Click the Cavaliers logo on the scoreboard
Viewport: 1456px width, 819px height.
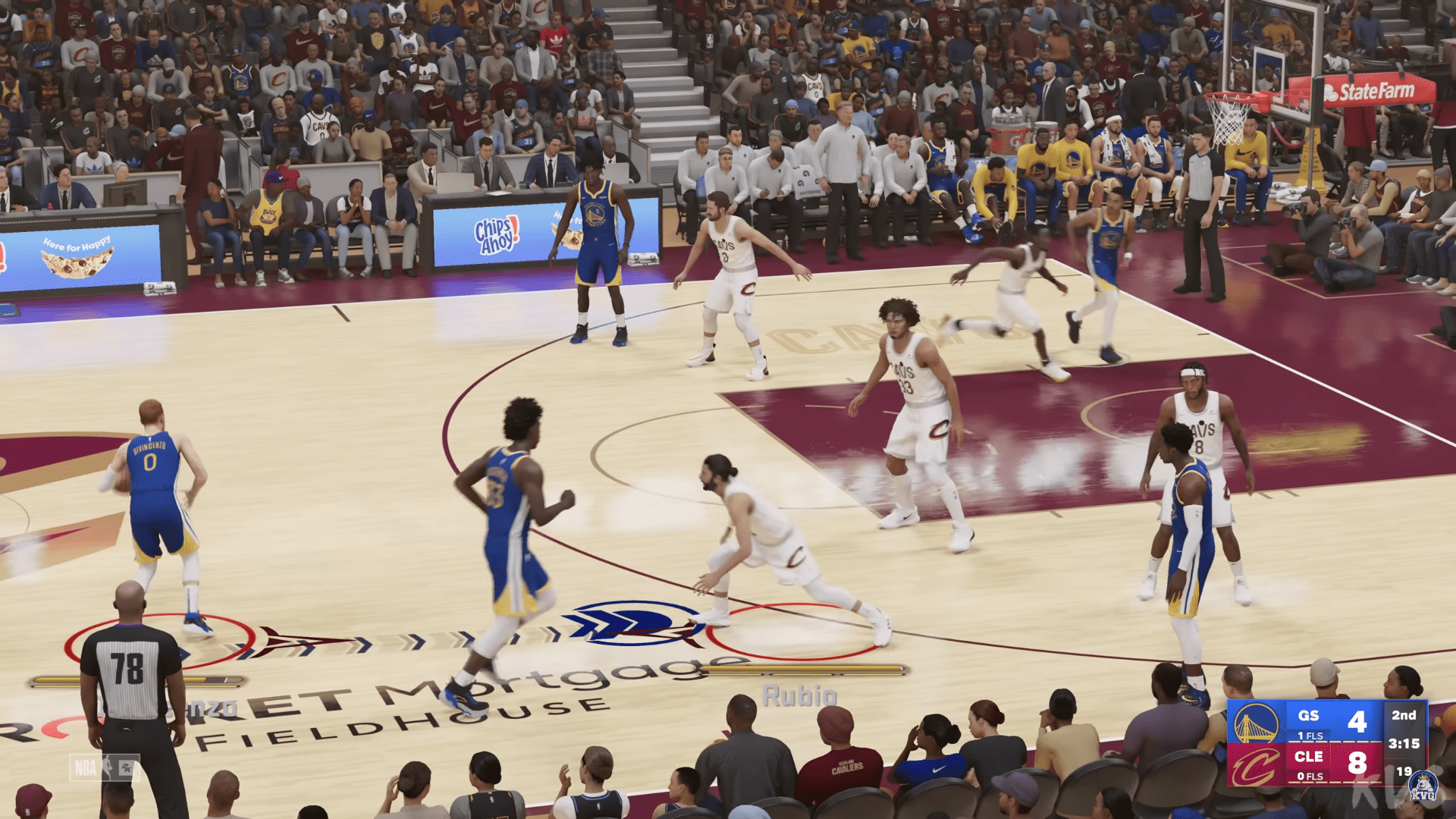click(x=1256, y=766)
